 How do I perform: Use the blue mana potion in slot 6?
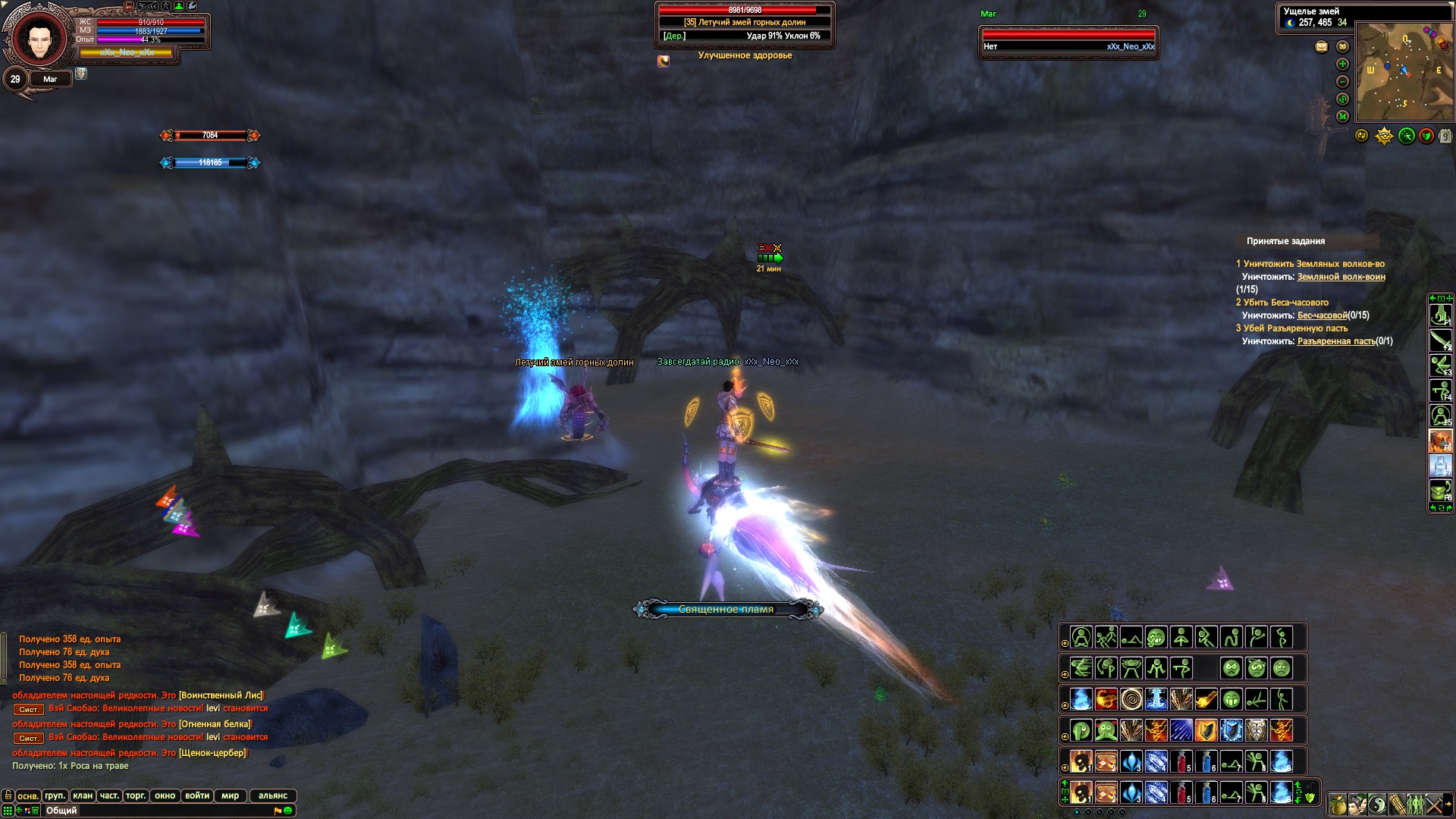[x=1207, y=761]
